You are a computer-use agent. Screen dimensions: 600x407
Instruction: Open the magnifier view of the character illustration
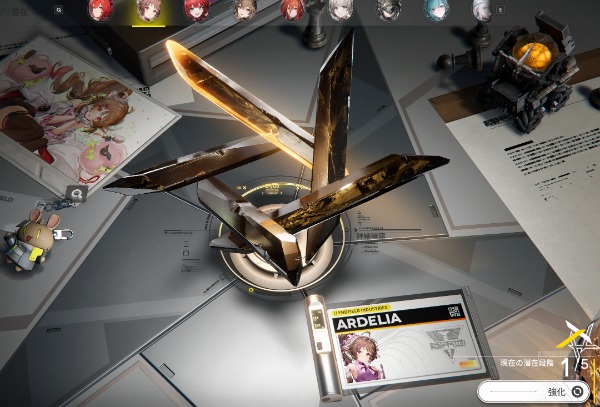(76, 193)
